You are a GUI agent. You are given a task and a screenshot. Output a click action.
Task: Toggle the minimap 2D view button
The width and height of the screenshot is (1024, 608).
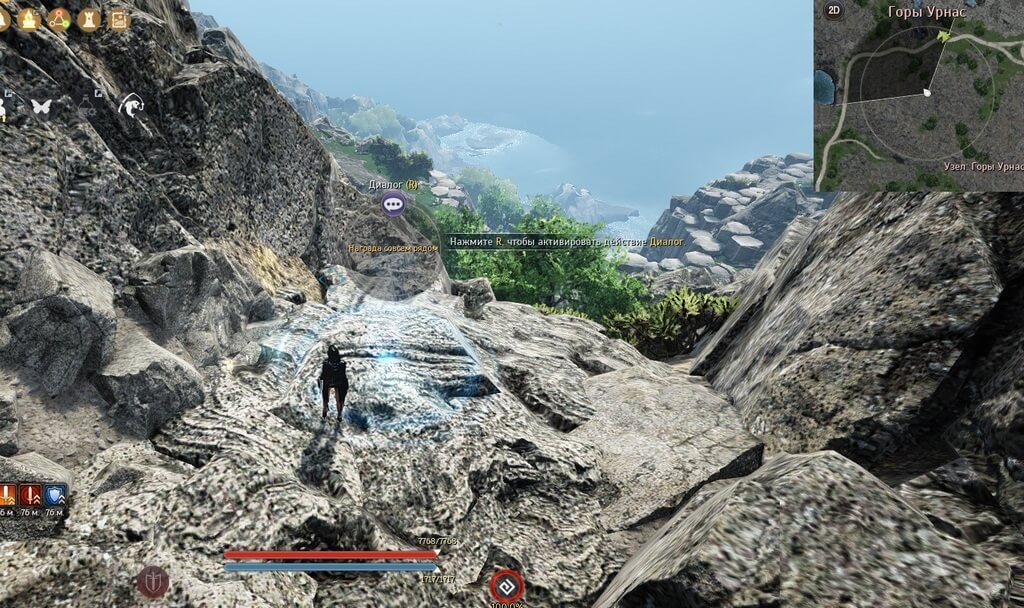tap(832, 11)
